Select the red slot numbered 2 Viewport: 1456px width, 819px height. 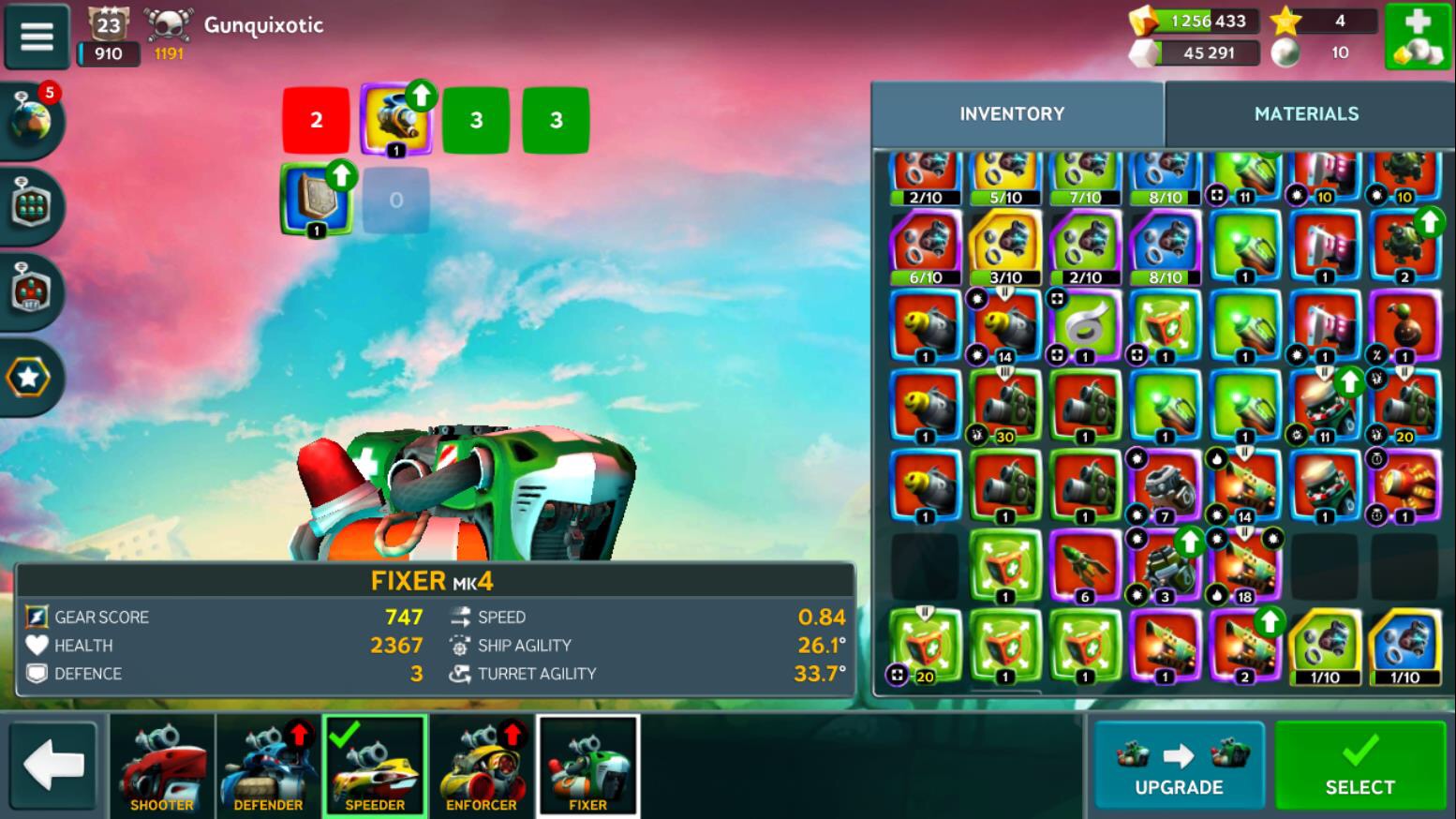(316, 120)
